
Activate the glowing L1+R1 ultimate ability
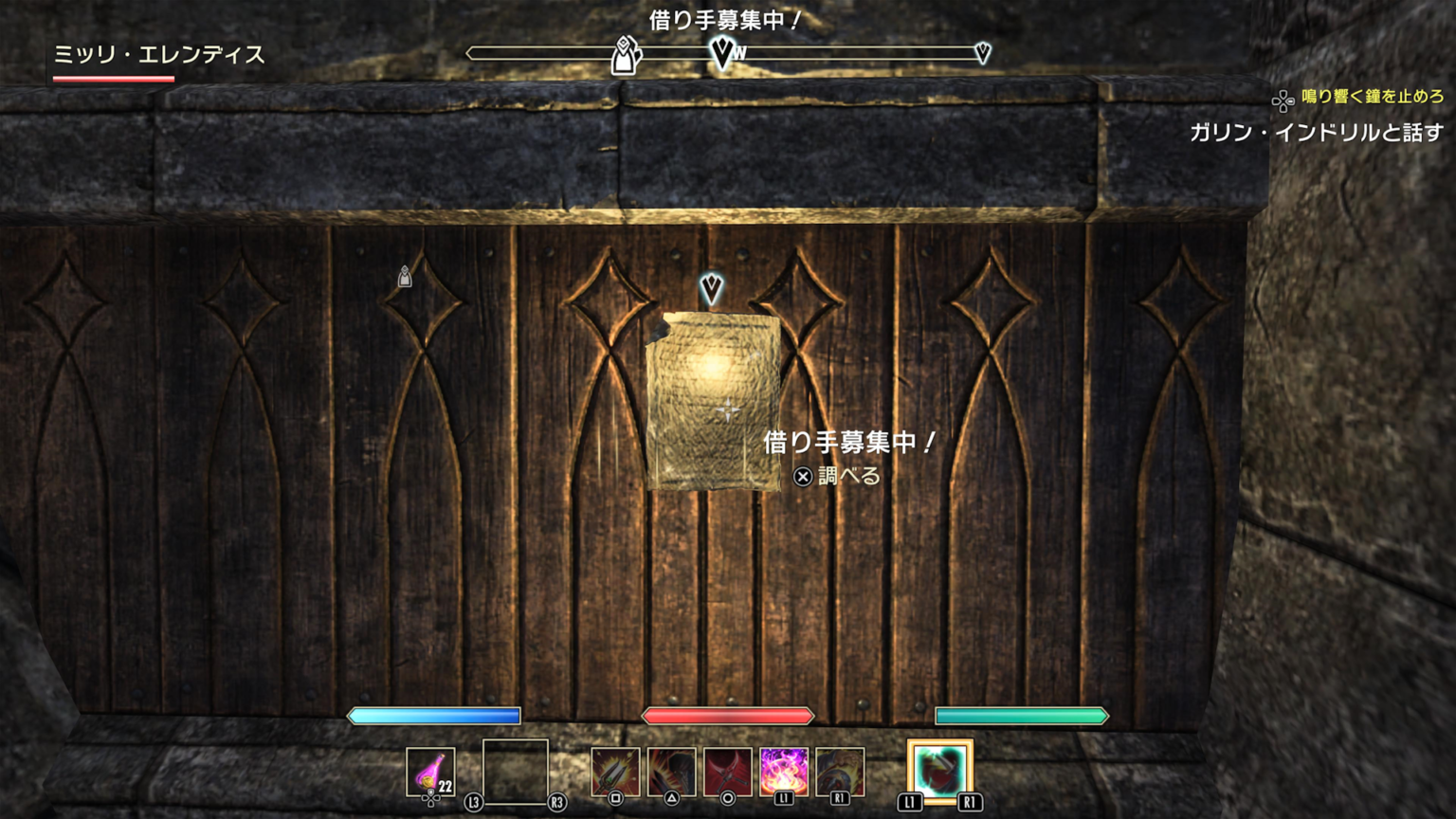pyautogui.click(x=938, y=770)
